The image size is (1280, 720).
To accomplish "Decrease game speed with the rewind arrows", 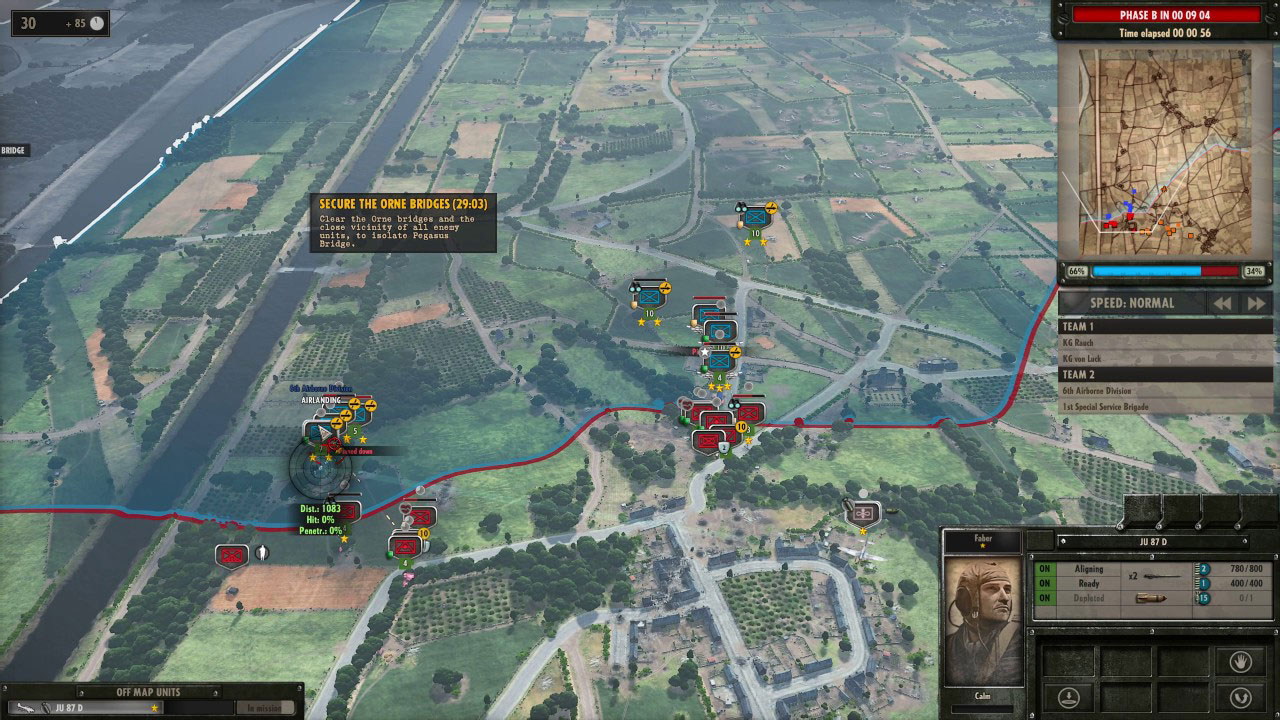I will click(1223, 303).
